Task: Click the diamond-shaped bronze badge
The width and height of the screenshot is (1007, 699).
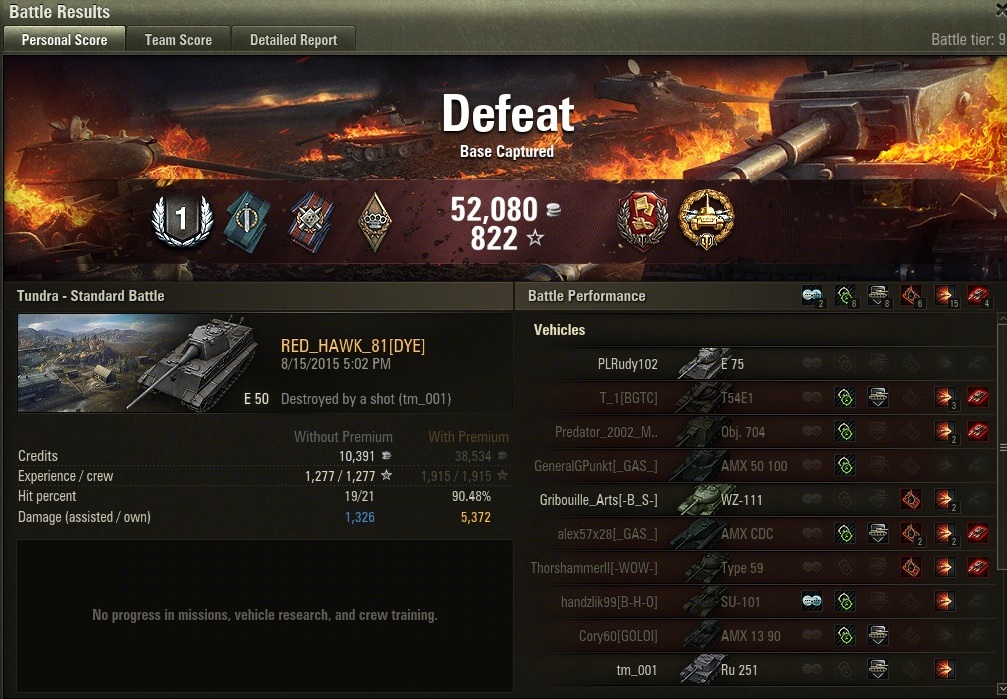Action: 375,221
